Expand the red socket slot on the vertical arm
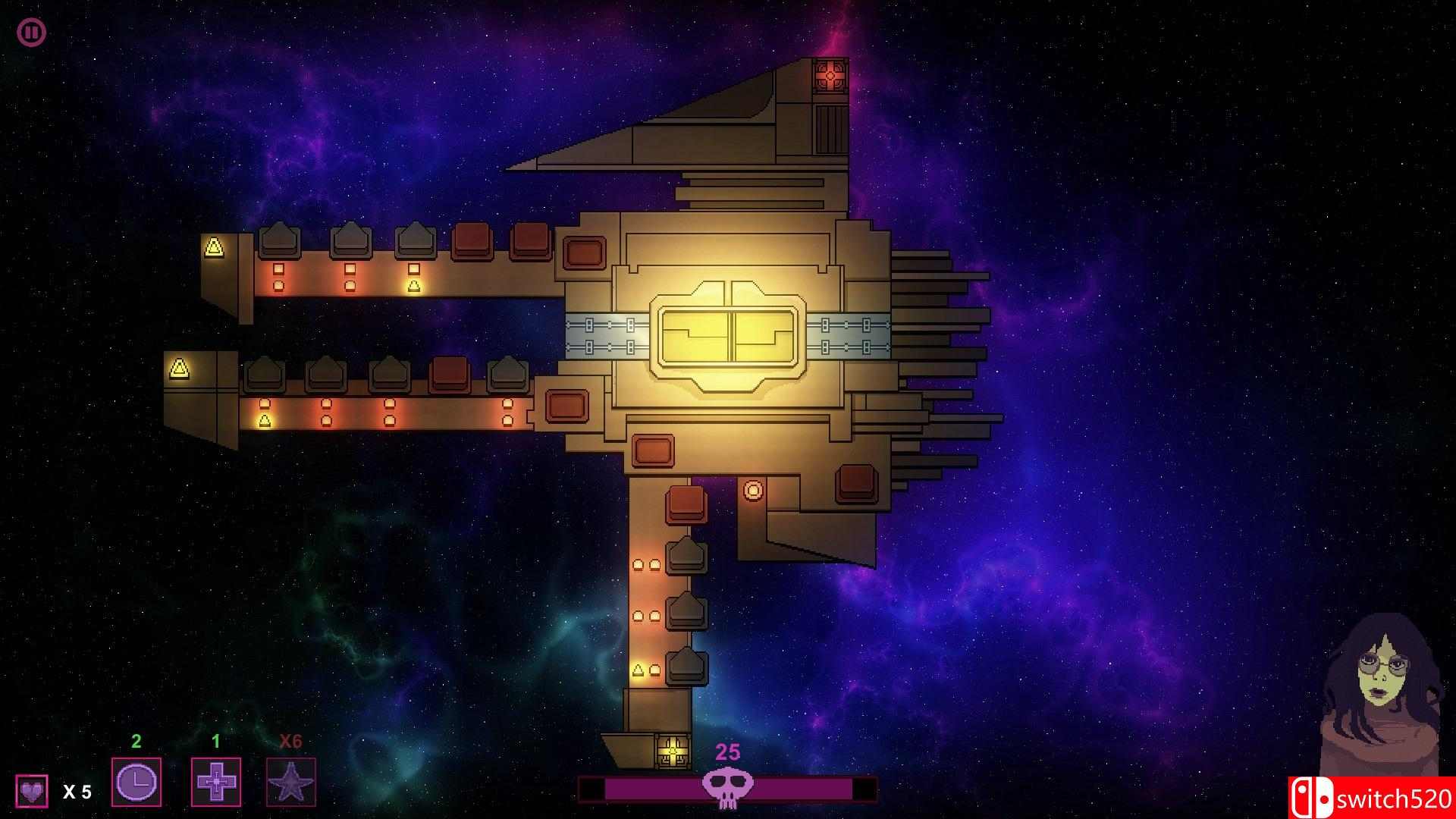The height and width of the screenshot is (819, 1456). [685, 504]
